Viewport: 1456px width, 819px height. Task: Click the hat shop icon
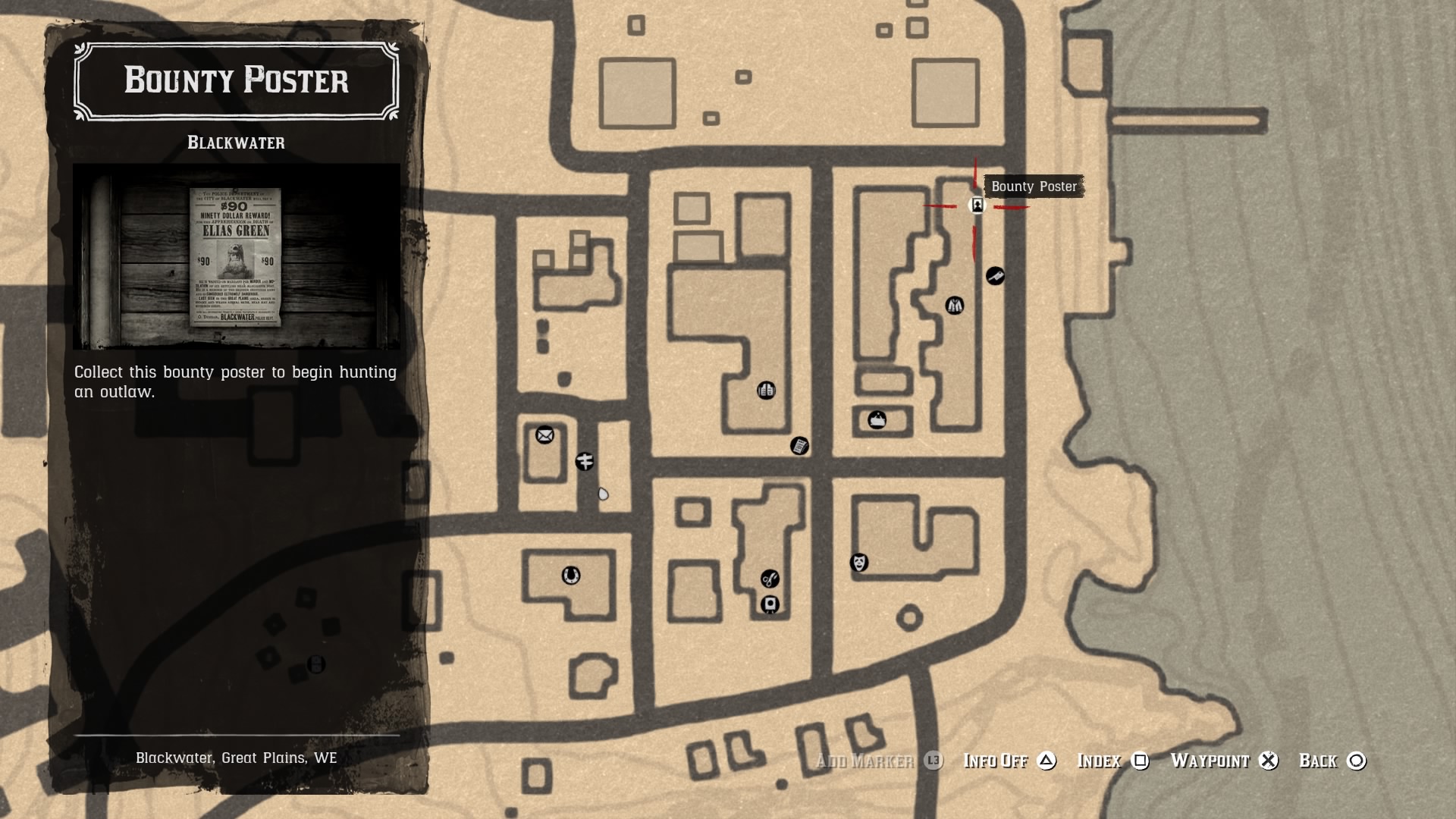(877, 421)
